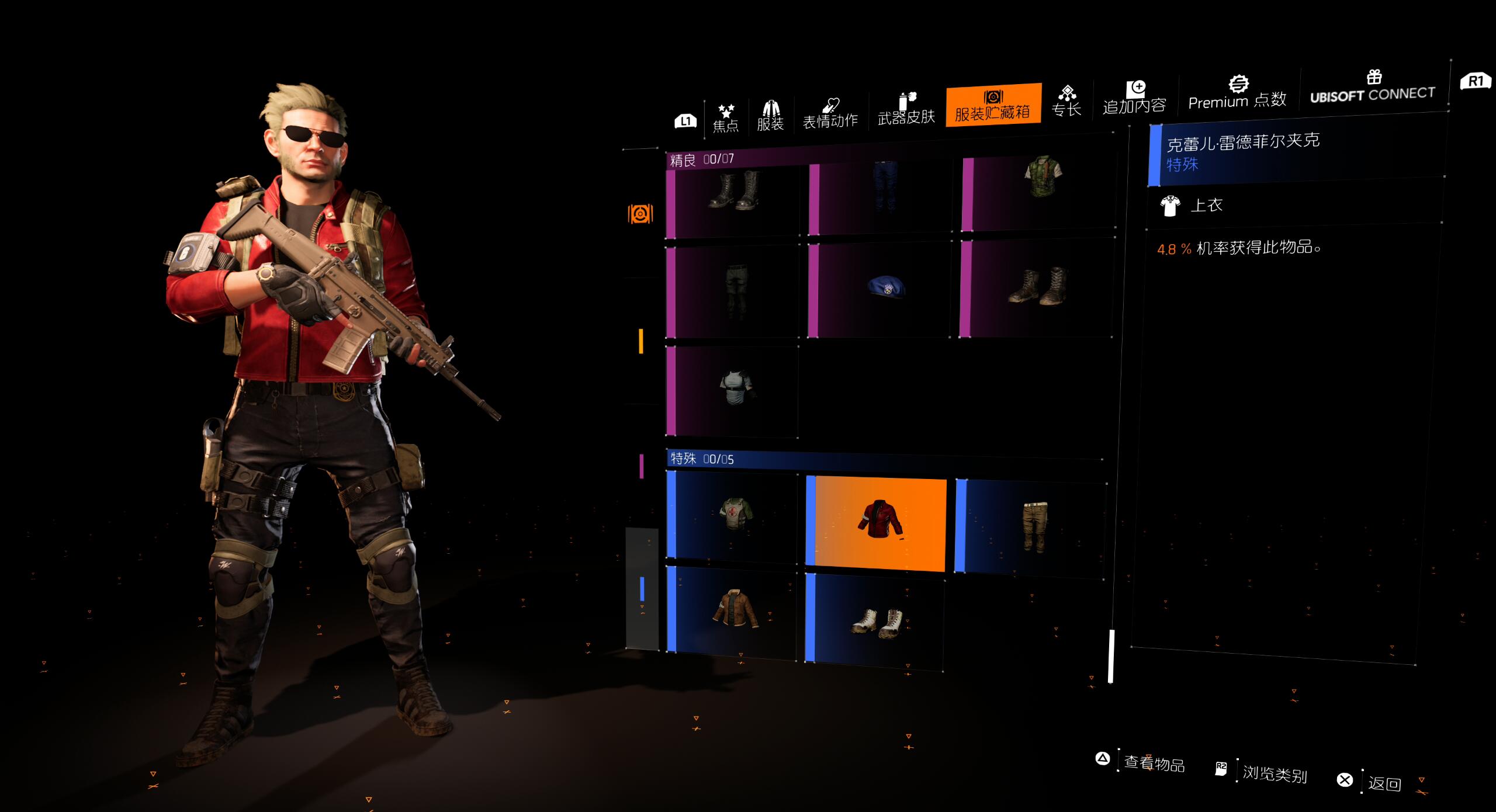
Task: Open the Premium 点数 tab
Action: coord(1238,93)
